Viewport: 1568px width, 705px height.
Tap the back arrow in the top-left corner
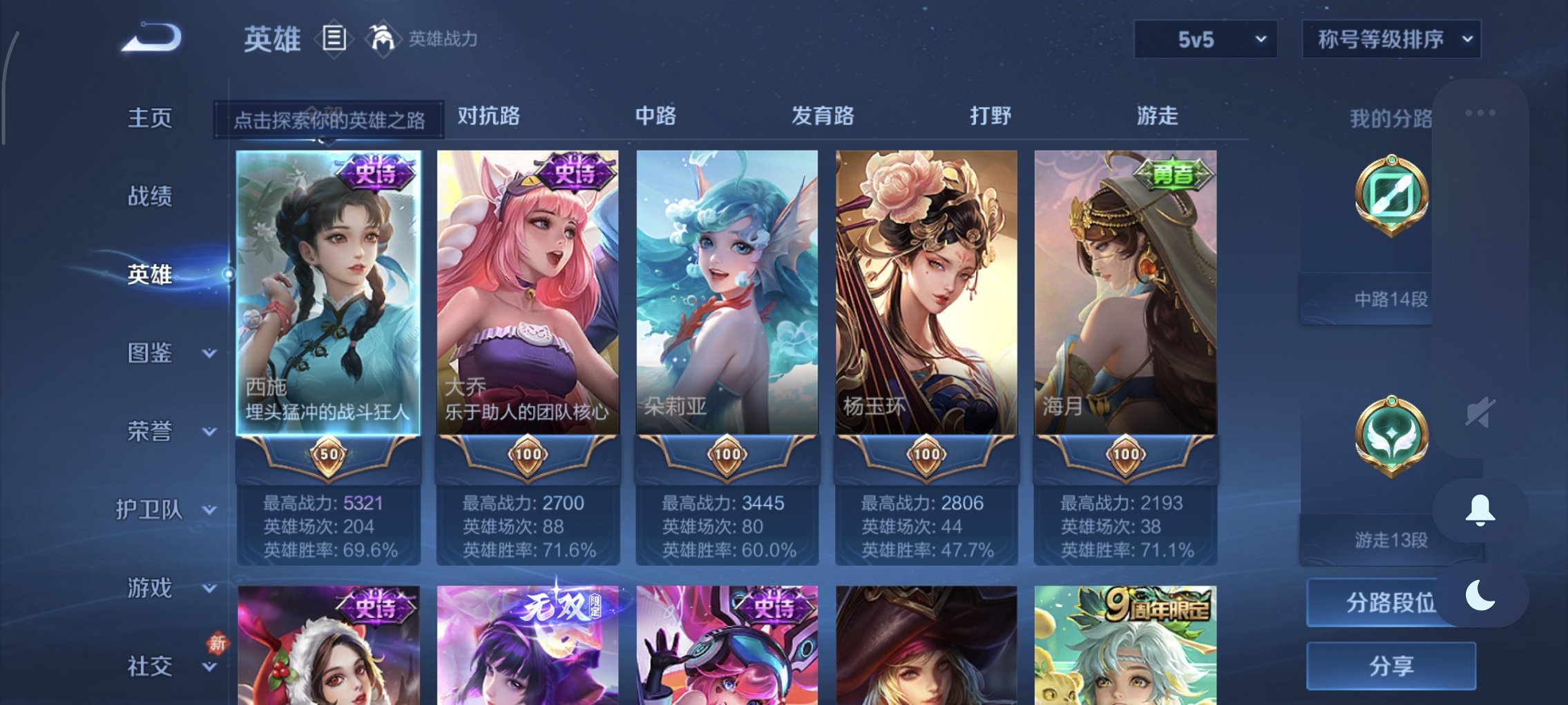[x=149, y=36]
